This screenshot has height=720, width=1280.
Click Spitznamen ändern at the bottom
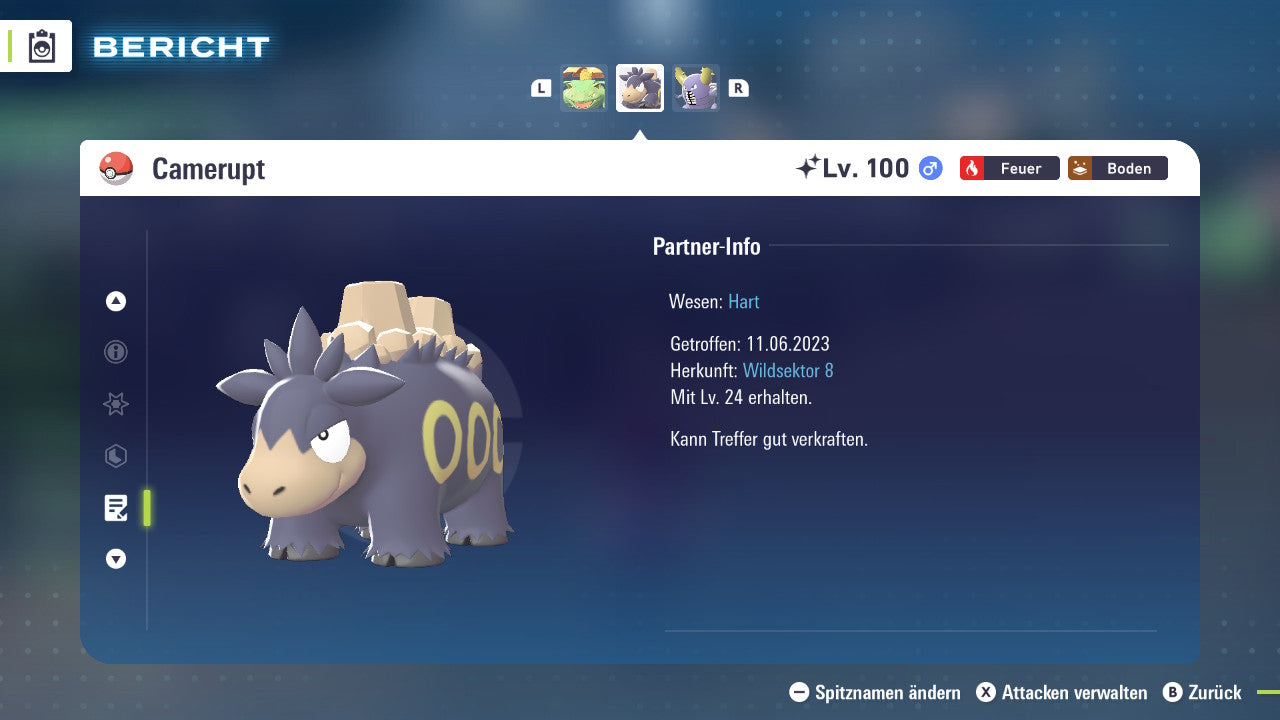point(878,692)
